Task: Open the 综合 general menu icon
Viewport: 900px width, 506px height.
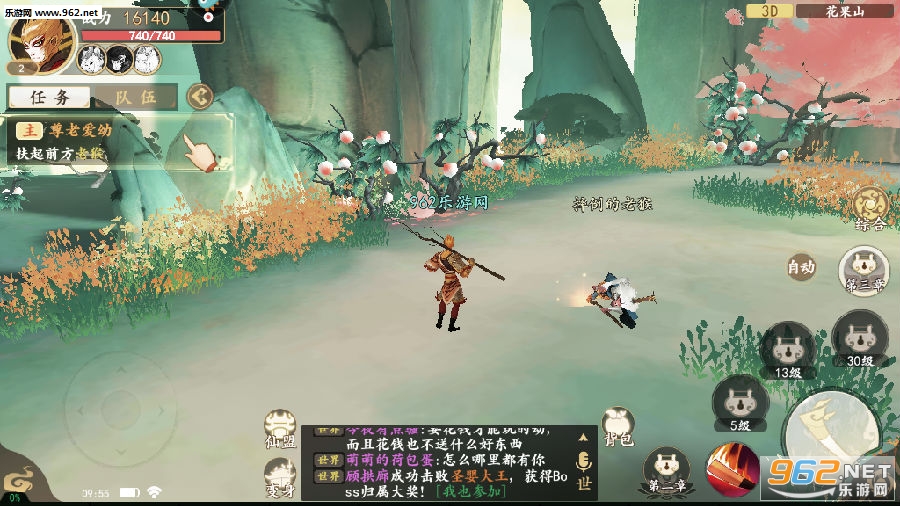Action: coord(869,208)
